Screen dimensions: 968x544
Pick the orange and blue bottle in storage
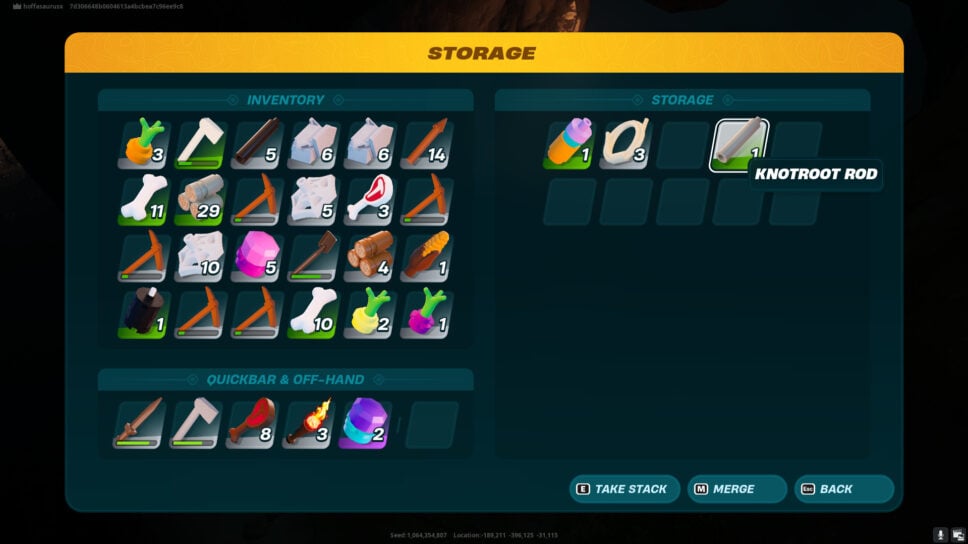(x=570, y=145)
